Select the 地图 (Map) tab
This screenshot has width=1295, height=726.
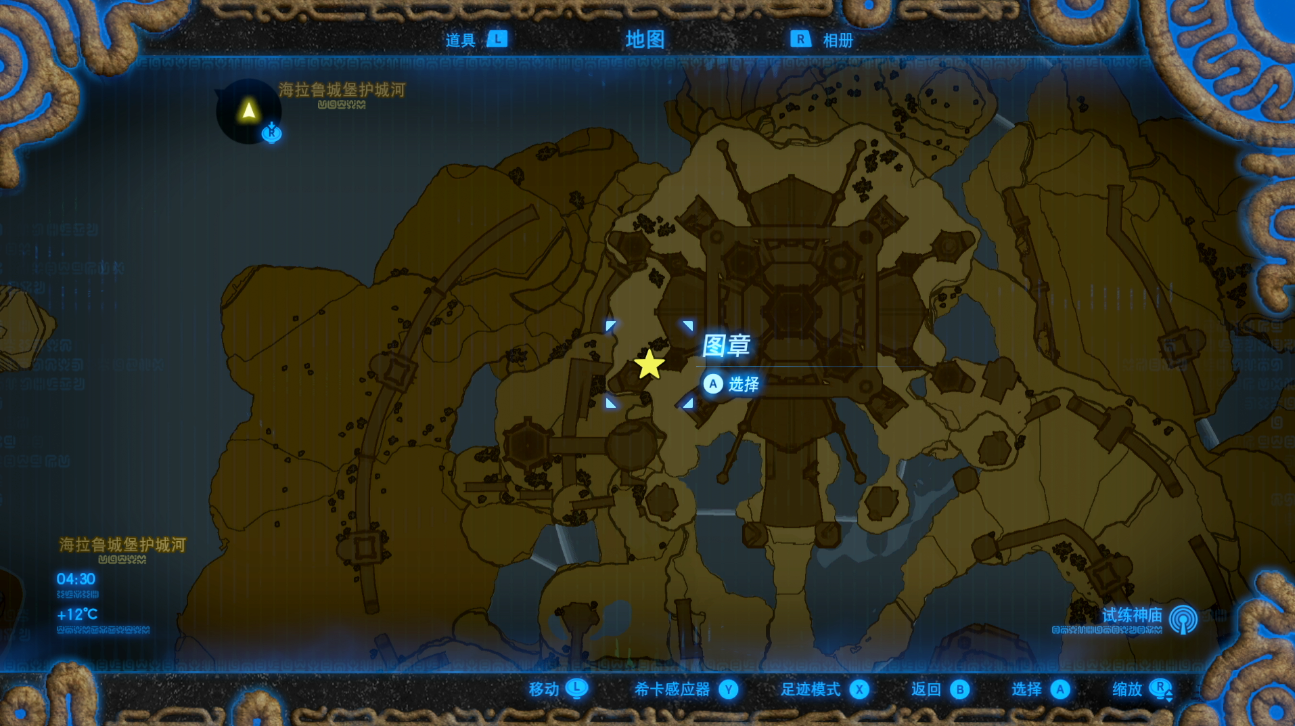(645, 40)
